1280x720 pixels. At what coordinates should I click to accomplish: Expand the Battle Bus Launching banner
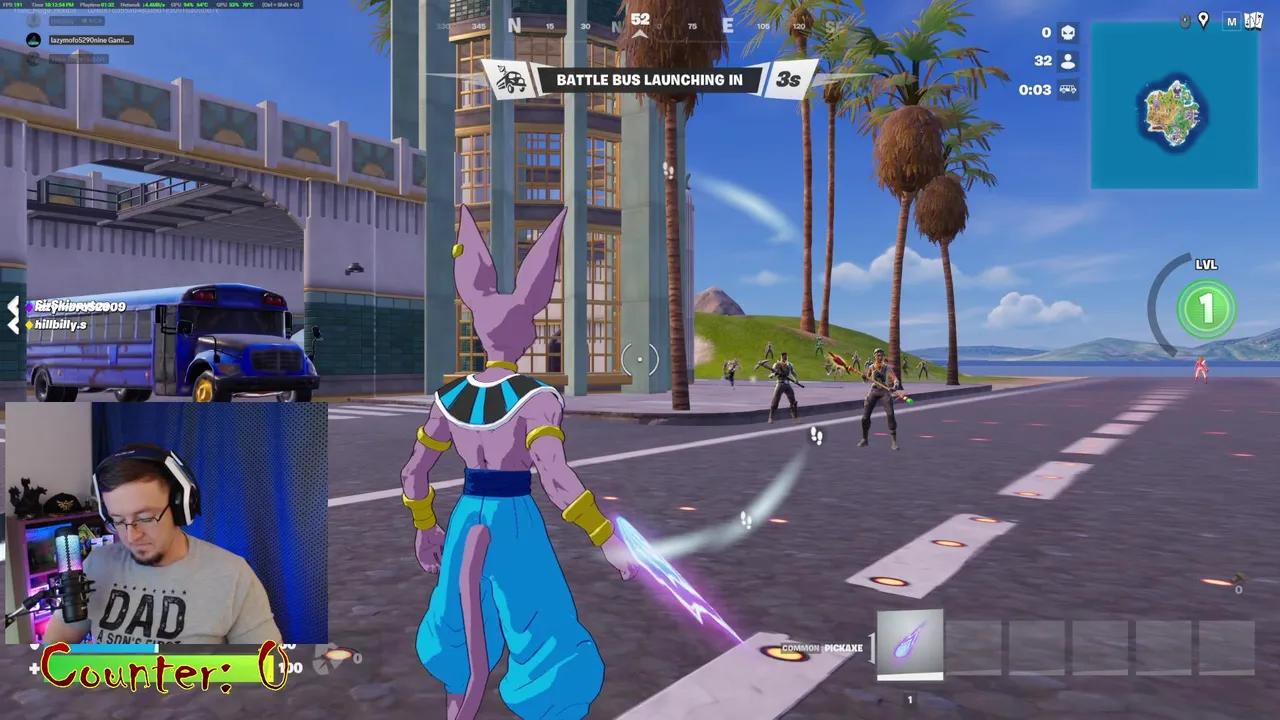pyautogui.click(x=649, y=80)
